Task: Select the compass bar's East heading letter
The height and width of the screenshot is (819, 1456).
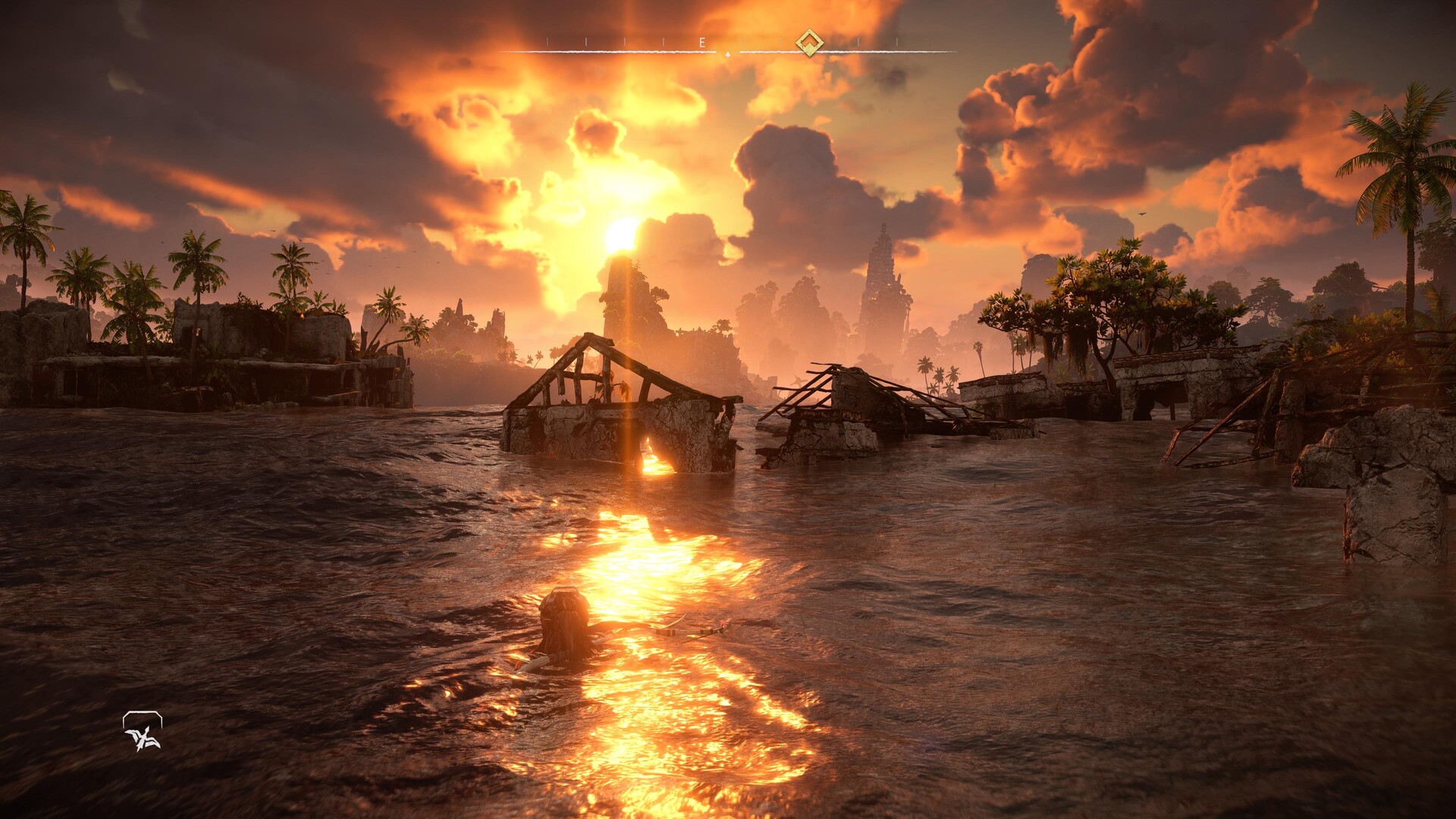Action: pyautogui.click(x=702, y=43)
